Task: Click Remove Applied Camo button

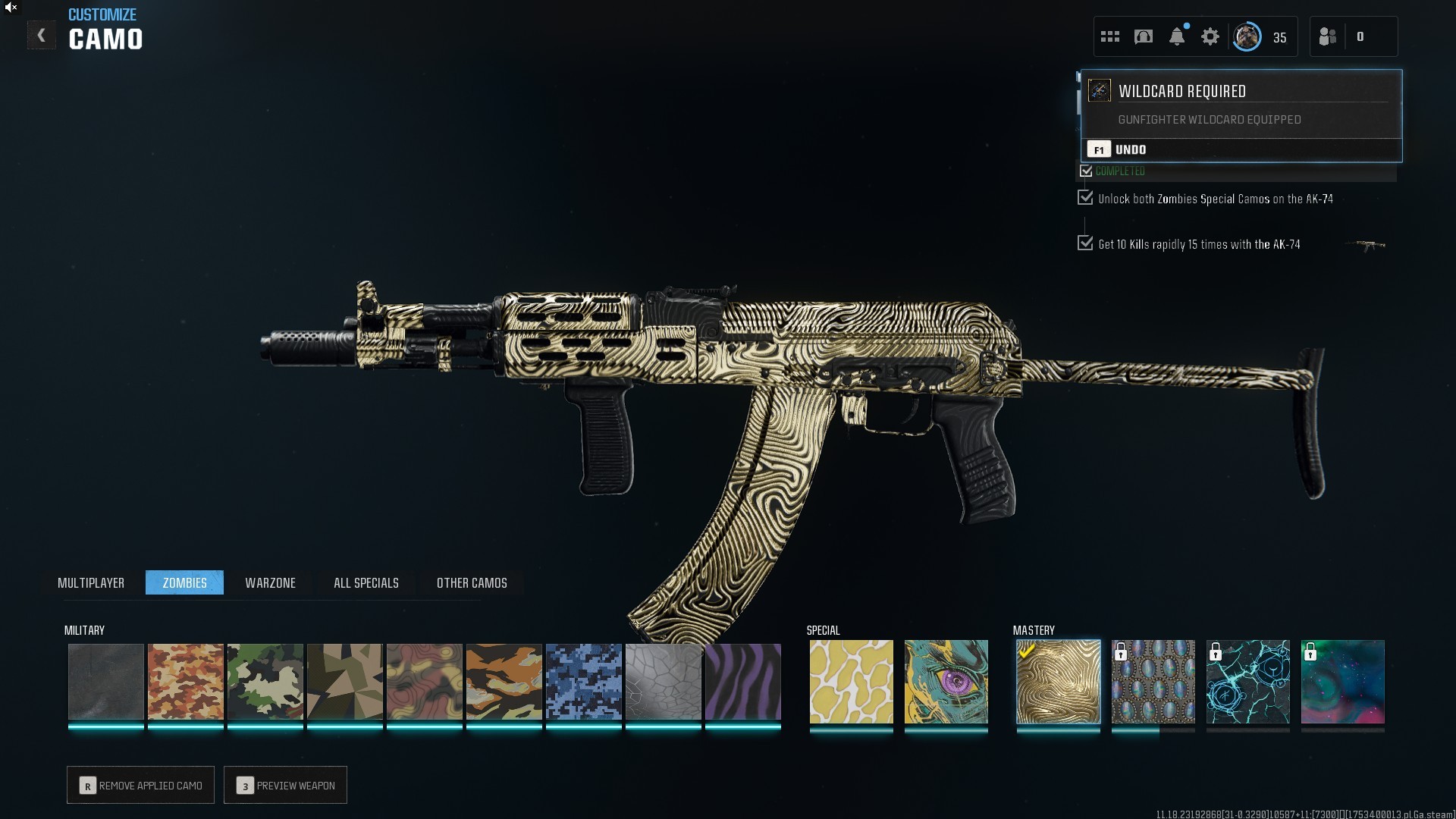Action: (x=141, y=785)
